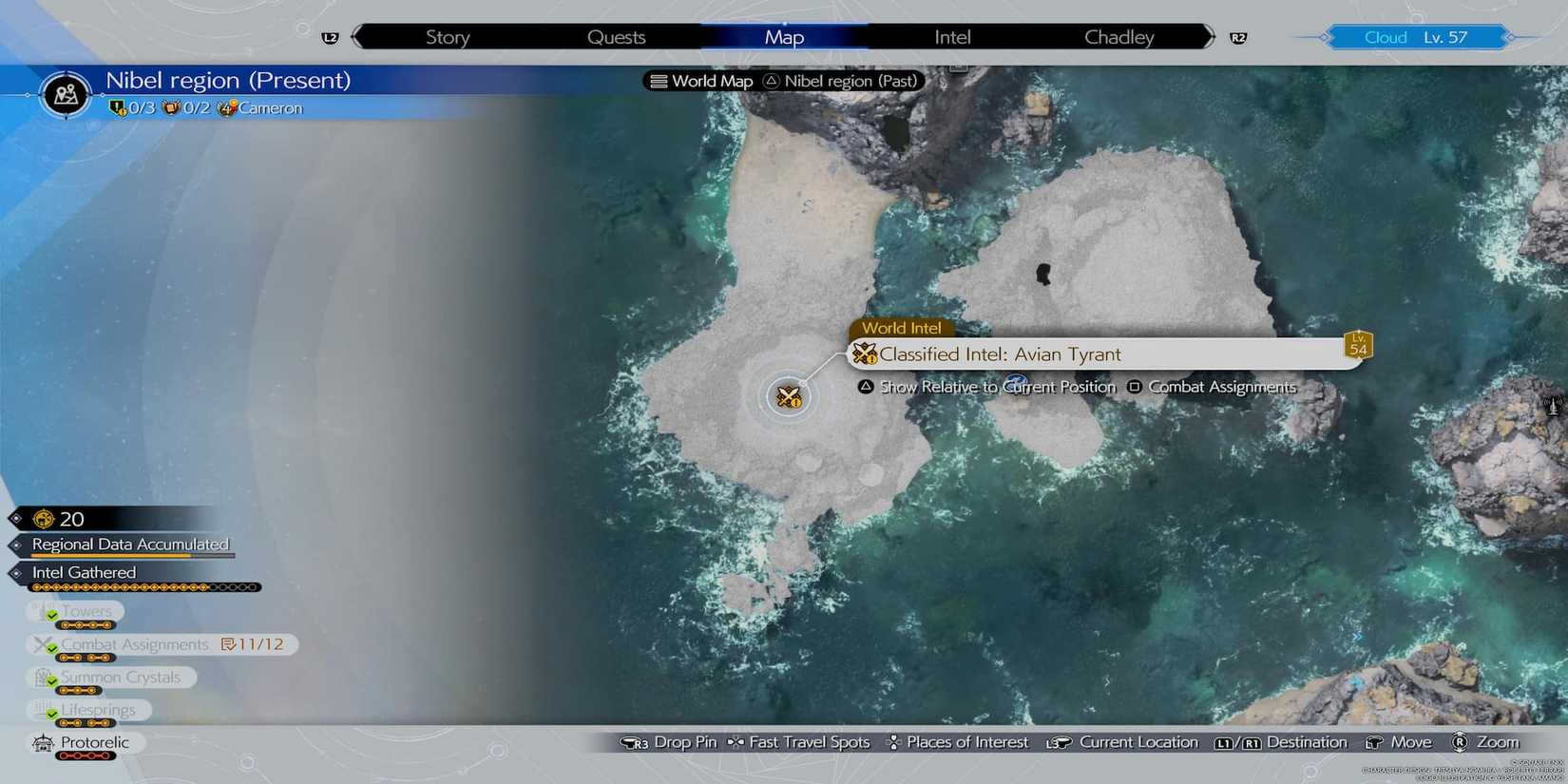Screen dimensions: 1568x784
Task: Select the Nibel region map emblem icon
Action: point(66,94)
